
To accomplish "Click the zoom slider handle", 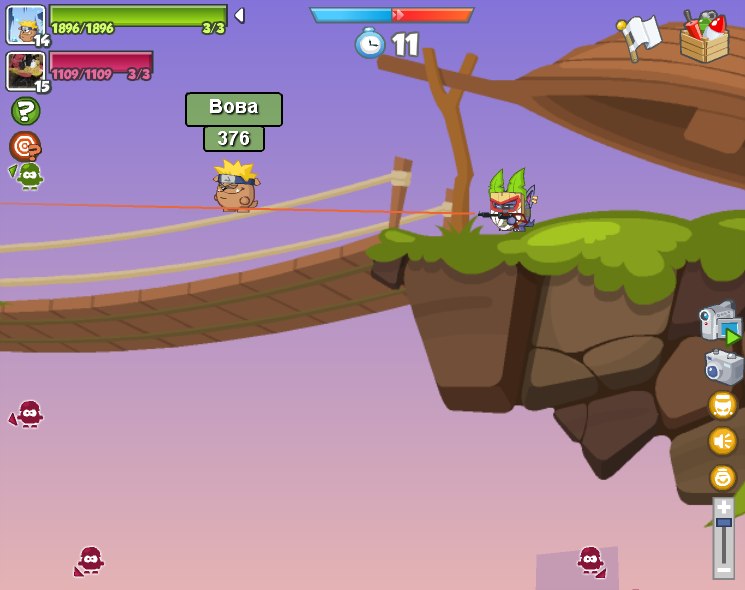I will pos(723,522).
